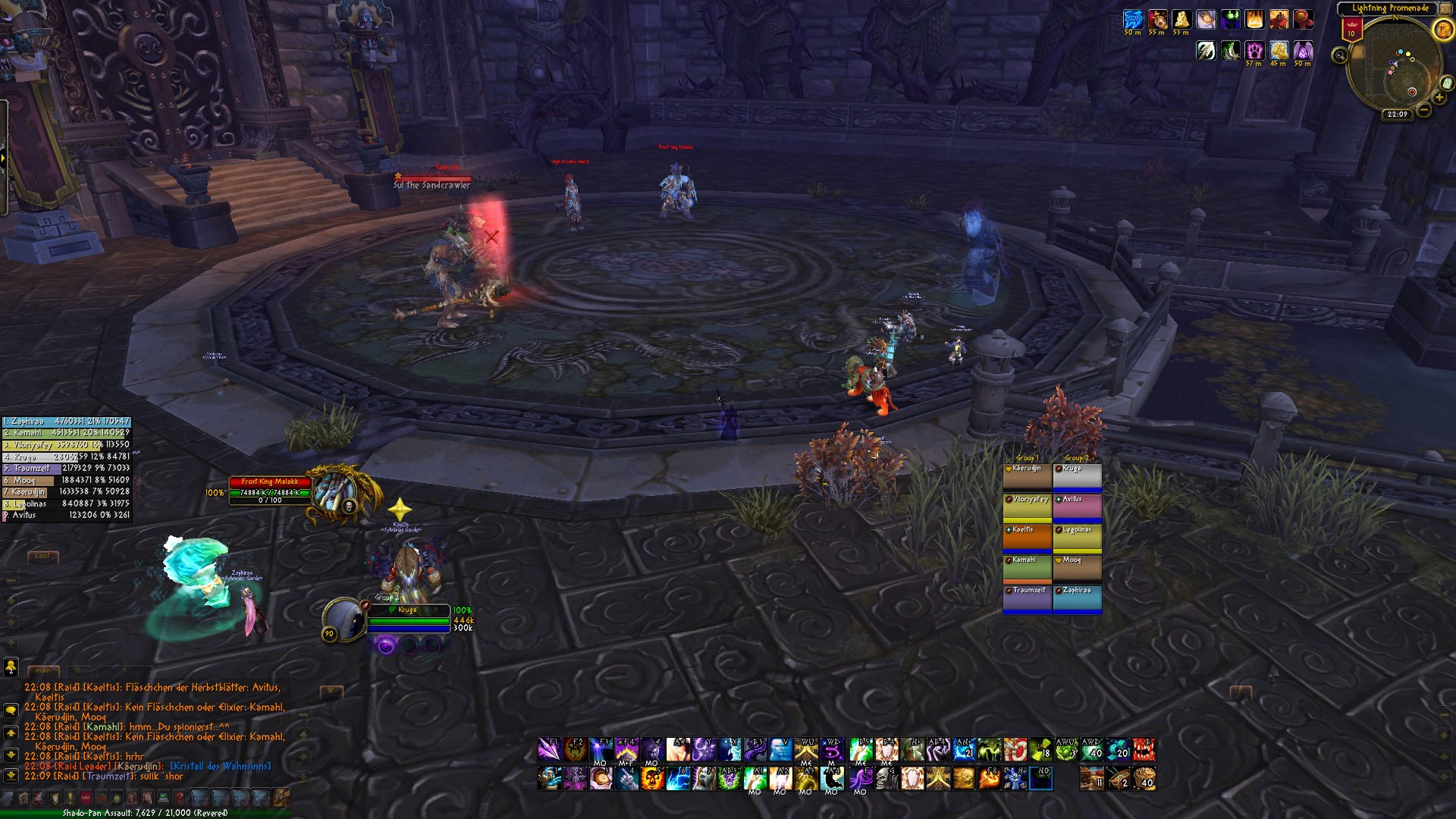Click the Kristall des Wahnsinns chat link
This screenshot has width=1456, height=819.
[x=220, y=767]
